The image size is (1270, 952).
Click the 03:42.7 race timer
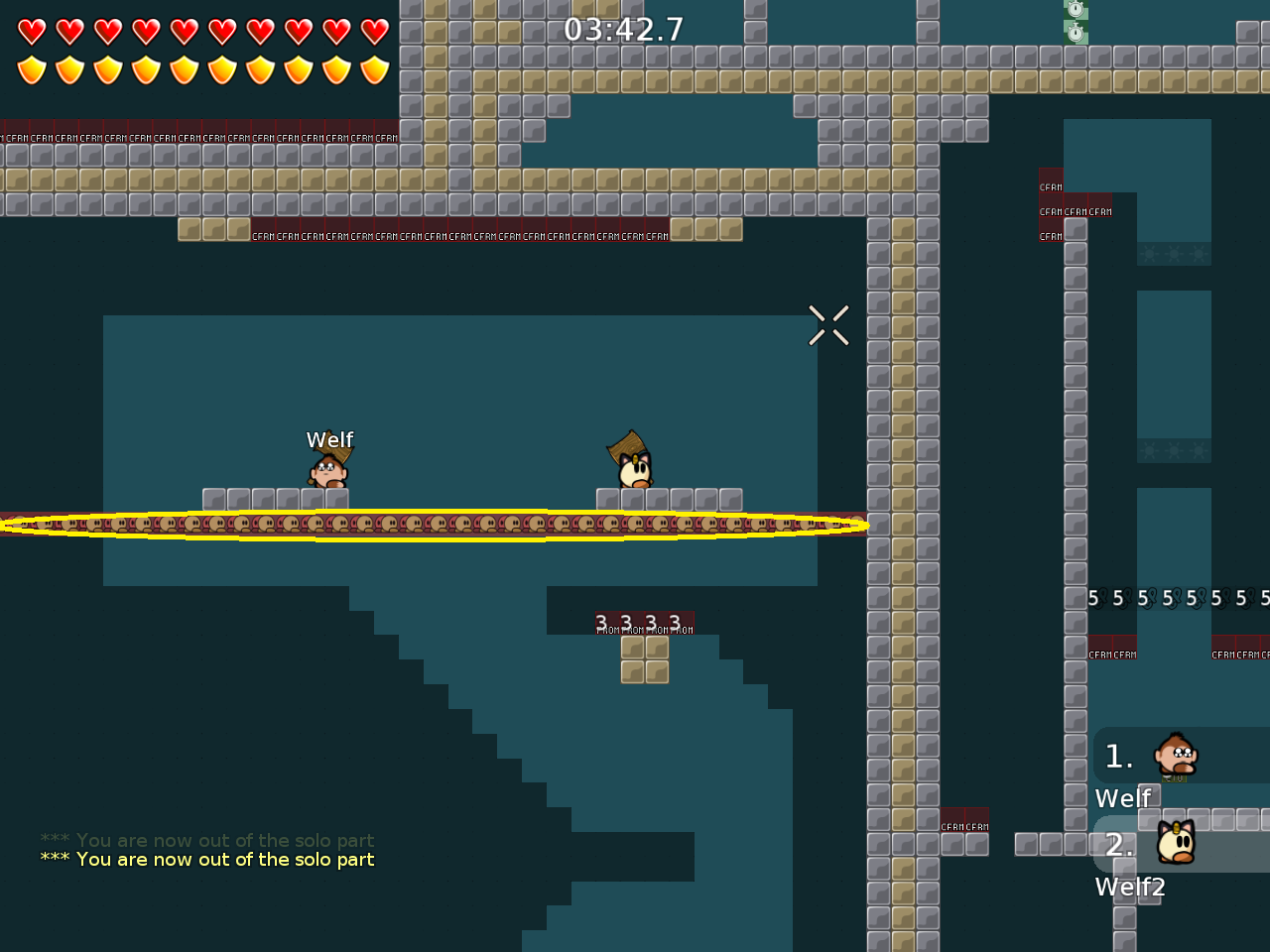coord(622,29)
